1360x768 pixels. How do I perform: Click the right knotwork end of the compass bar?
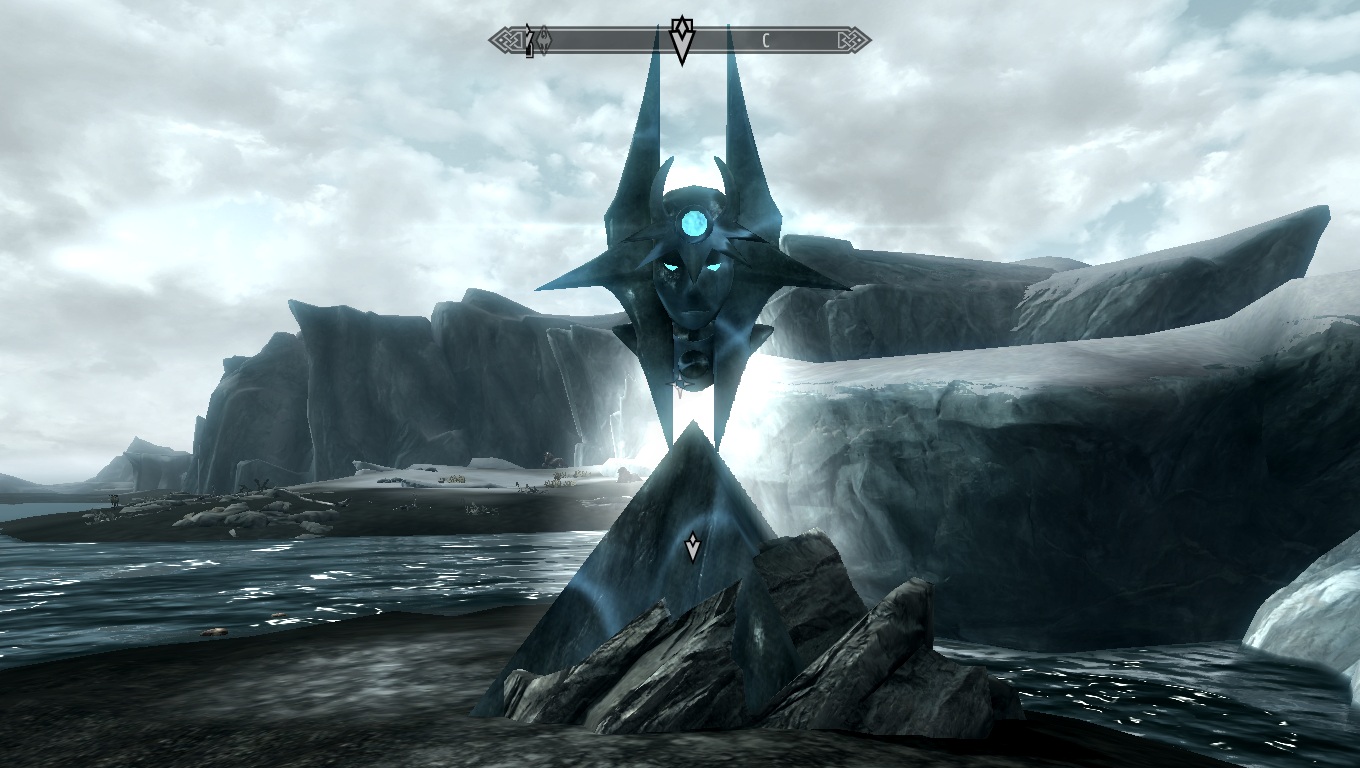[852, 38]
